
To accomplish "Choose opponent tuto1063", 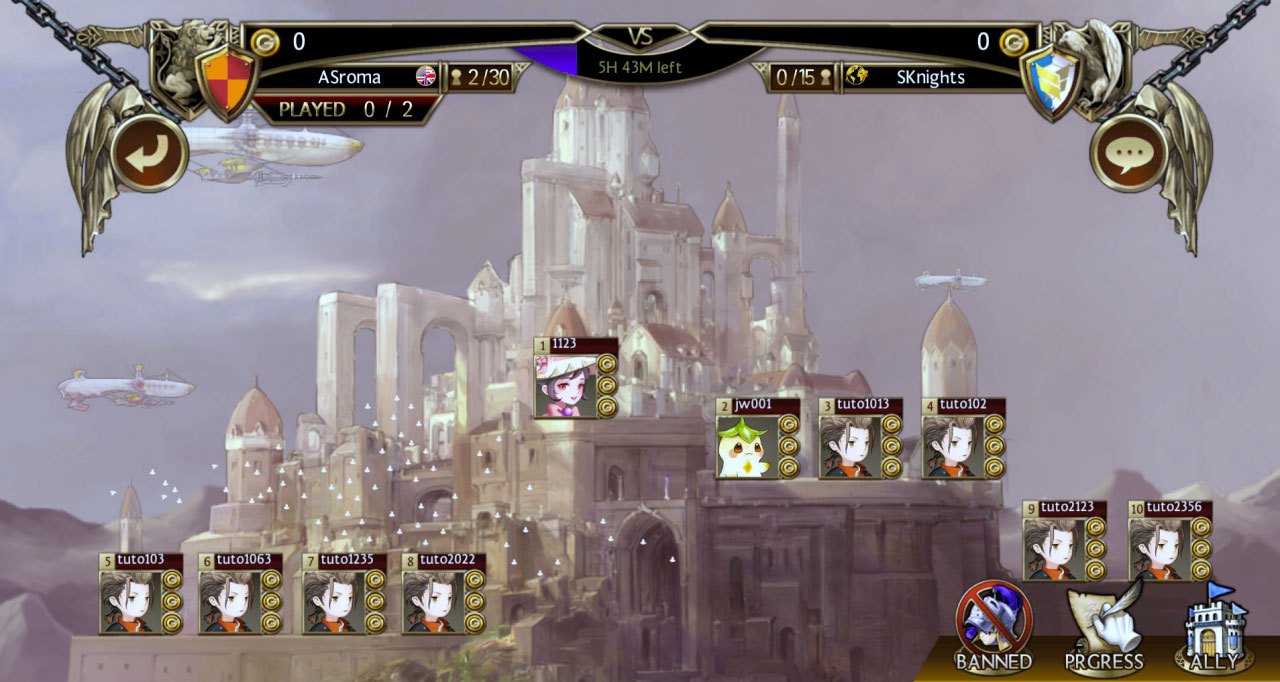I will click(230, 601).
